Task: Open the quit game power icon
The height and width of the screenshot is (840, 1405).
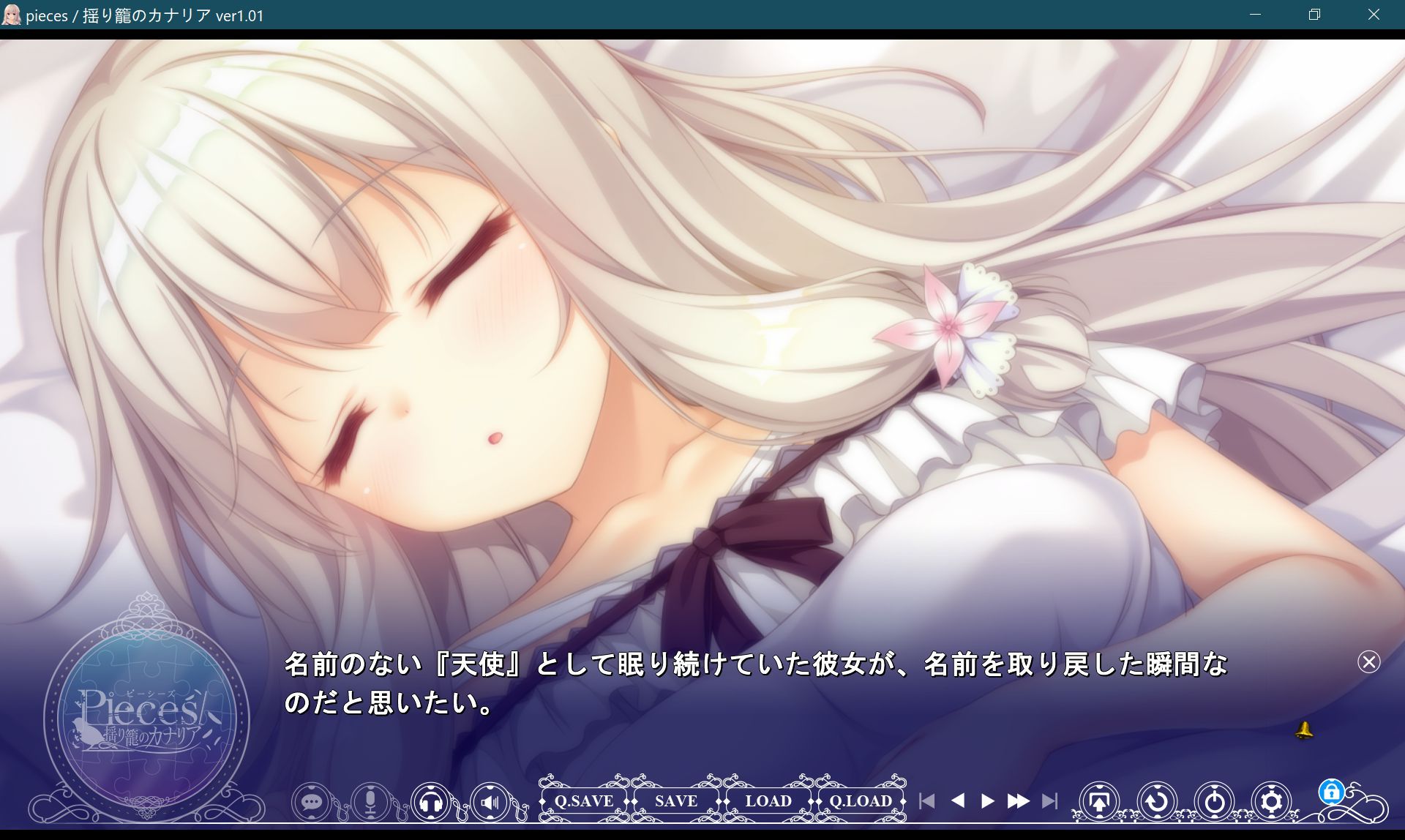Action: click(1215, 800)
